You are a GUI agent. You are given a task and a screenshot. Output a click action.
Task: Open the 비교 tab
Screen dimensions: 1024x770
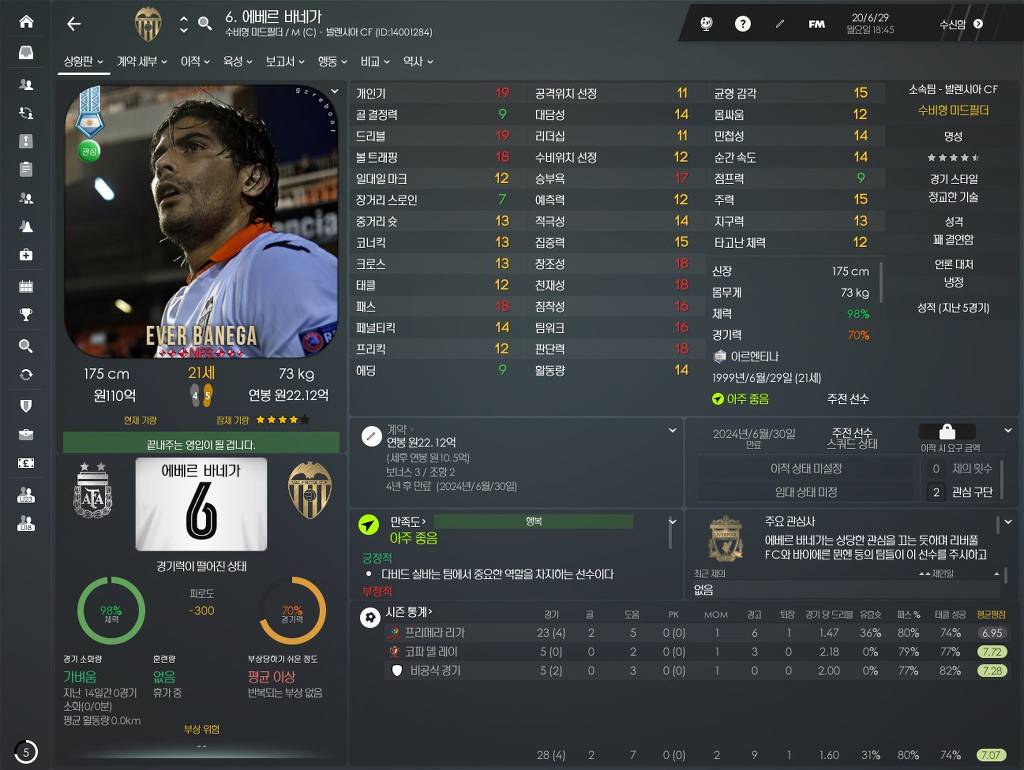(x=375, y=62)
